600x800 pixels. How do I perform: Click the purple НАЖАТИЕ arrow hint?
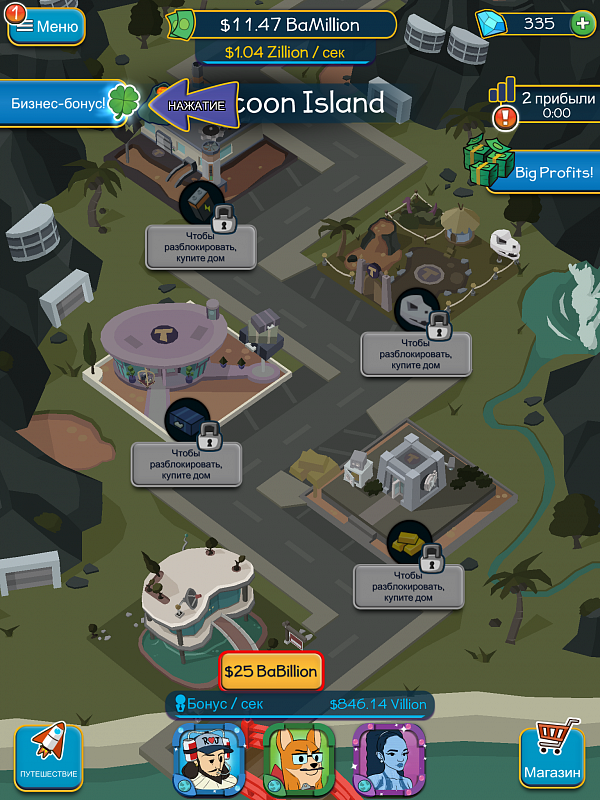[195, 104]
